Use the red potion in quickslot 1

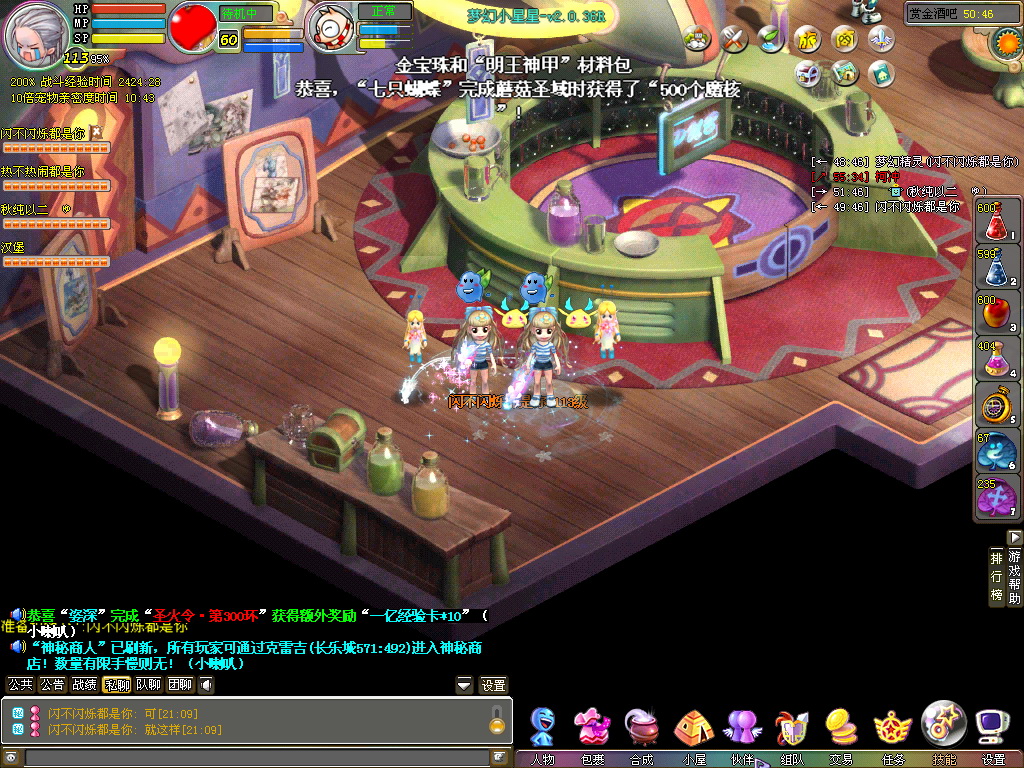click(x=991, y=222)
